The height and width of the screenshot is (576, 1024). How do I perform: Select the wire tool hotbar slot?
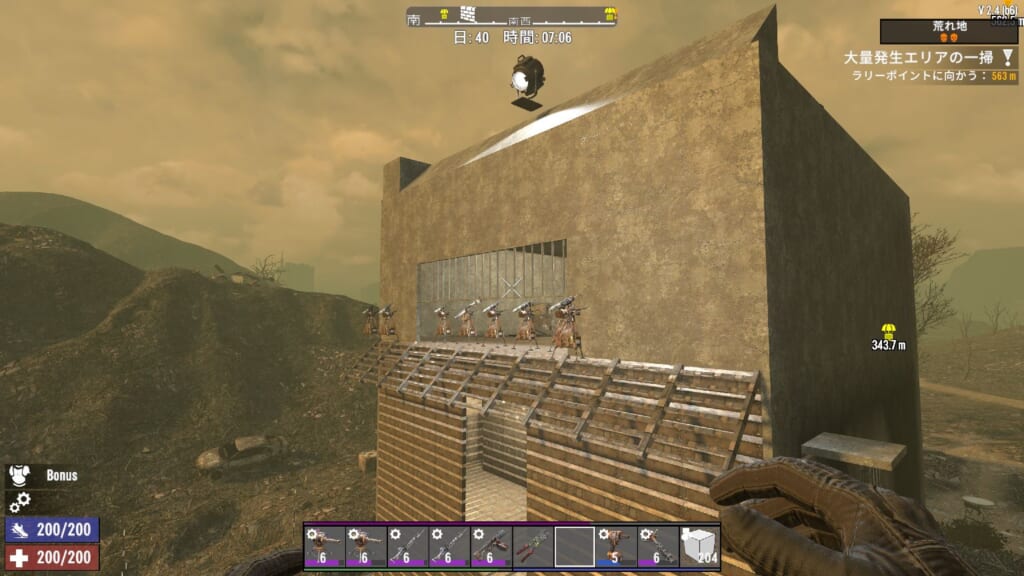[x=533, y=547]
